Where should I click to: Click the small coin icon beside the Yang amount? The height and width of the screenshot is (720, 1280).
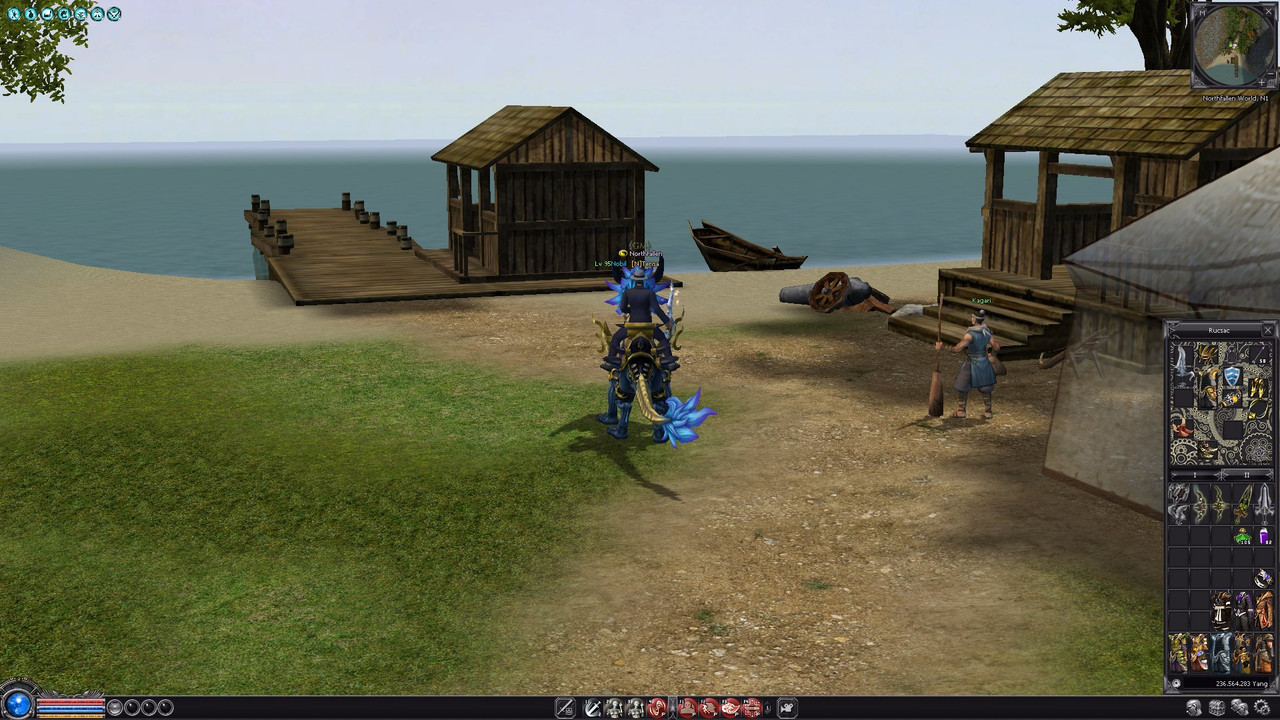pos(1177,684)
